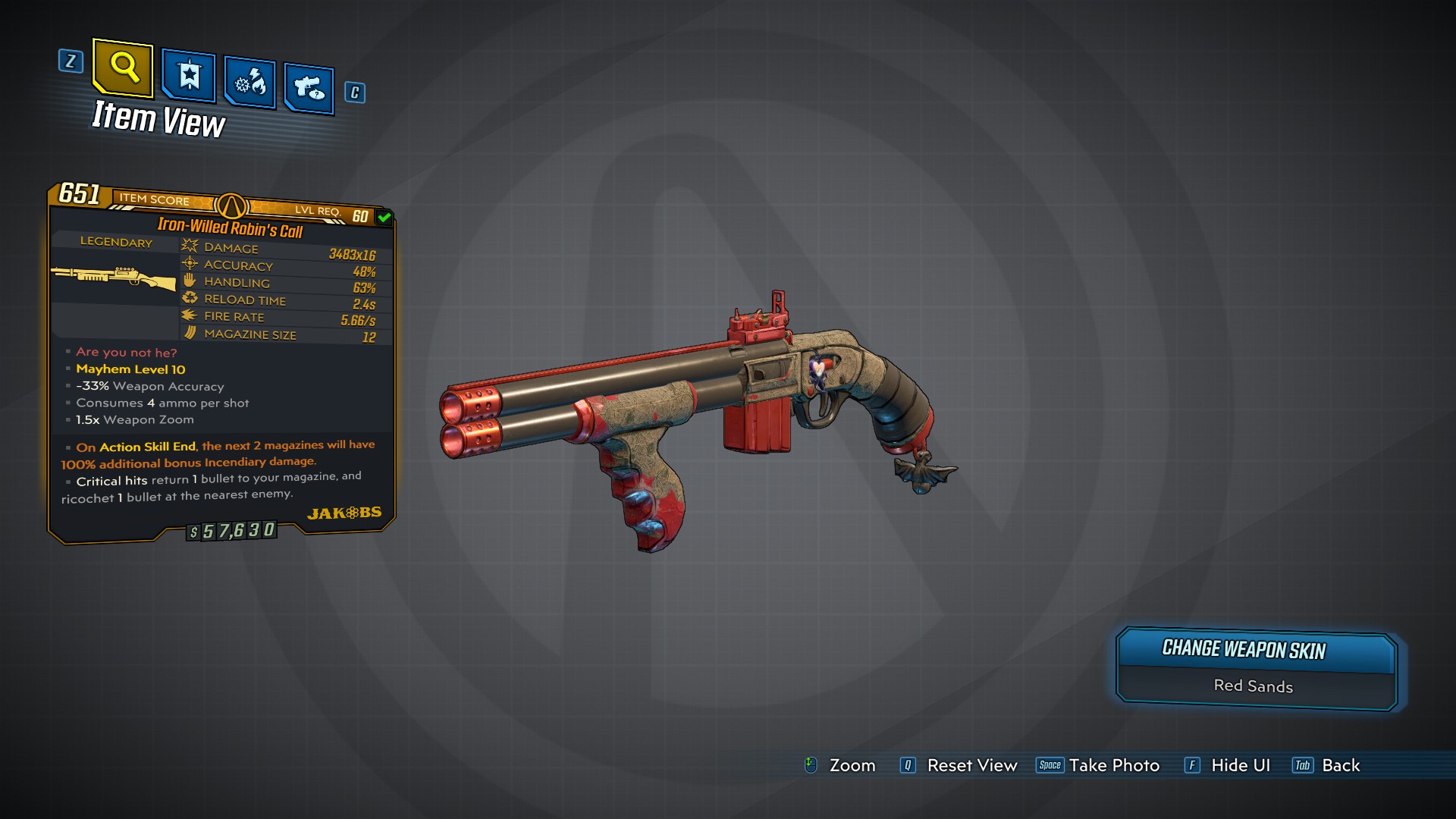1456x819 pixels.
Task: Click the Back option in the bottom bar
Action: (1341, 765)
